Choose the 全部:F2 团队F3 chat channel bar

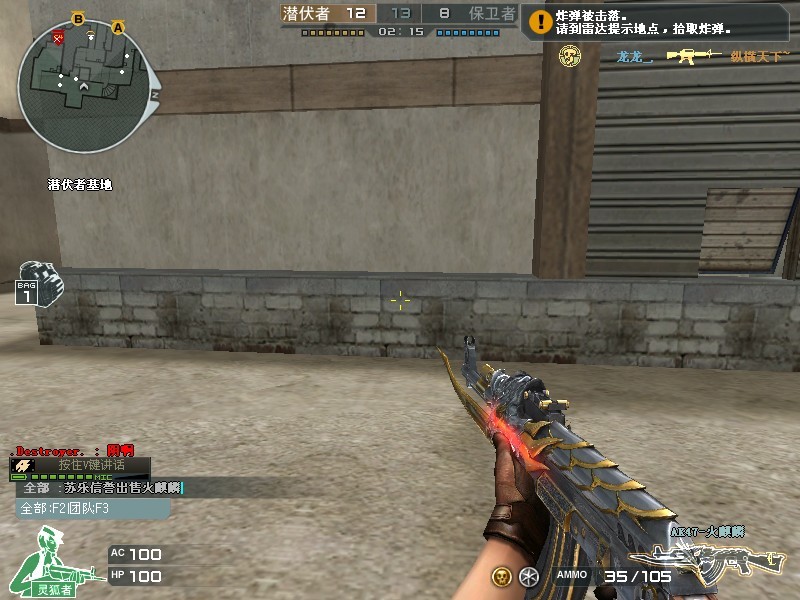92,508
